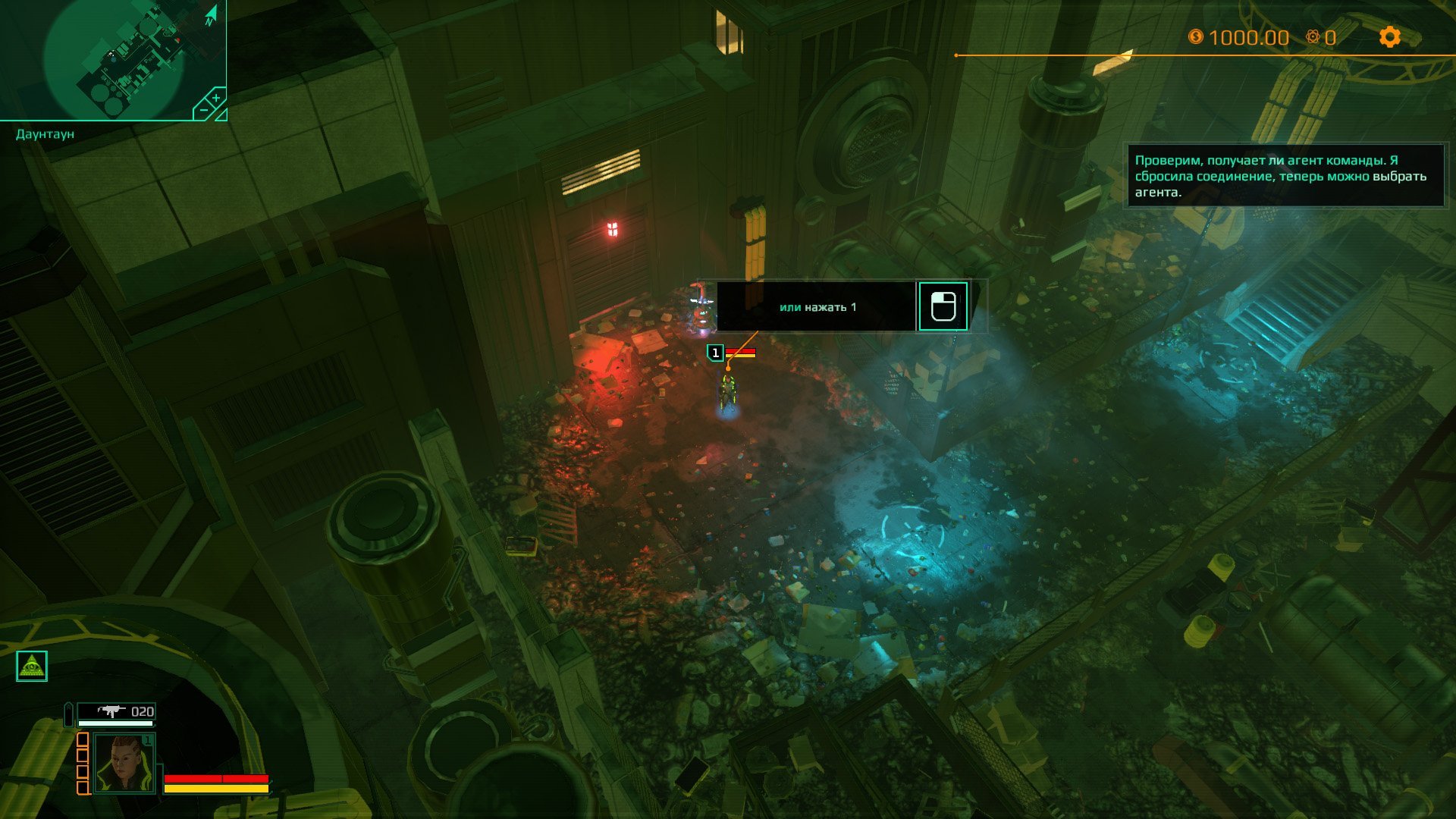Zoom in the minimap with plus button
This screenshot has height=819, width=1456.
point(215,99)
